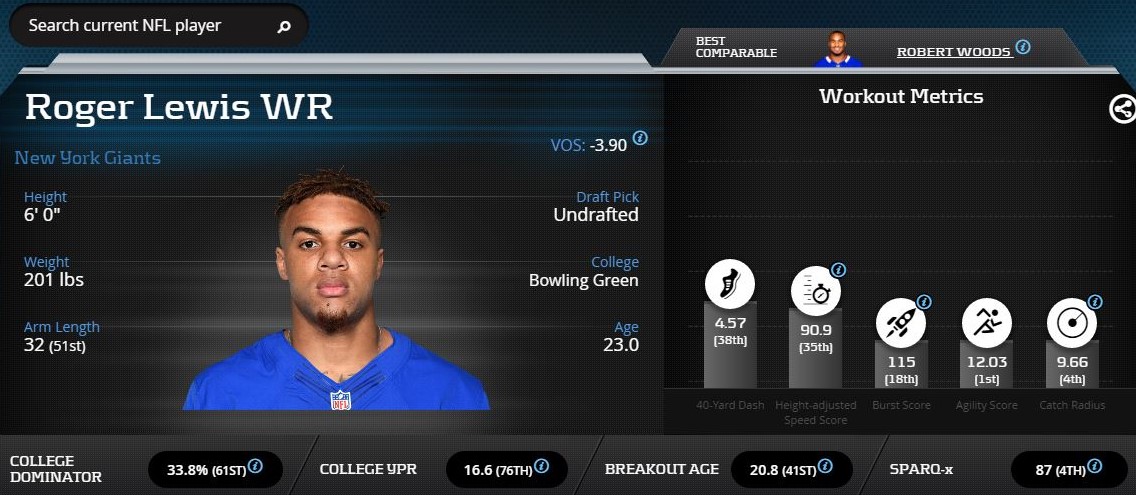Screen dimensions: 1136x495
Task: Show info for VOS value
Action: pos(640,138)
